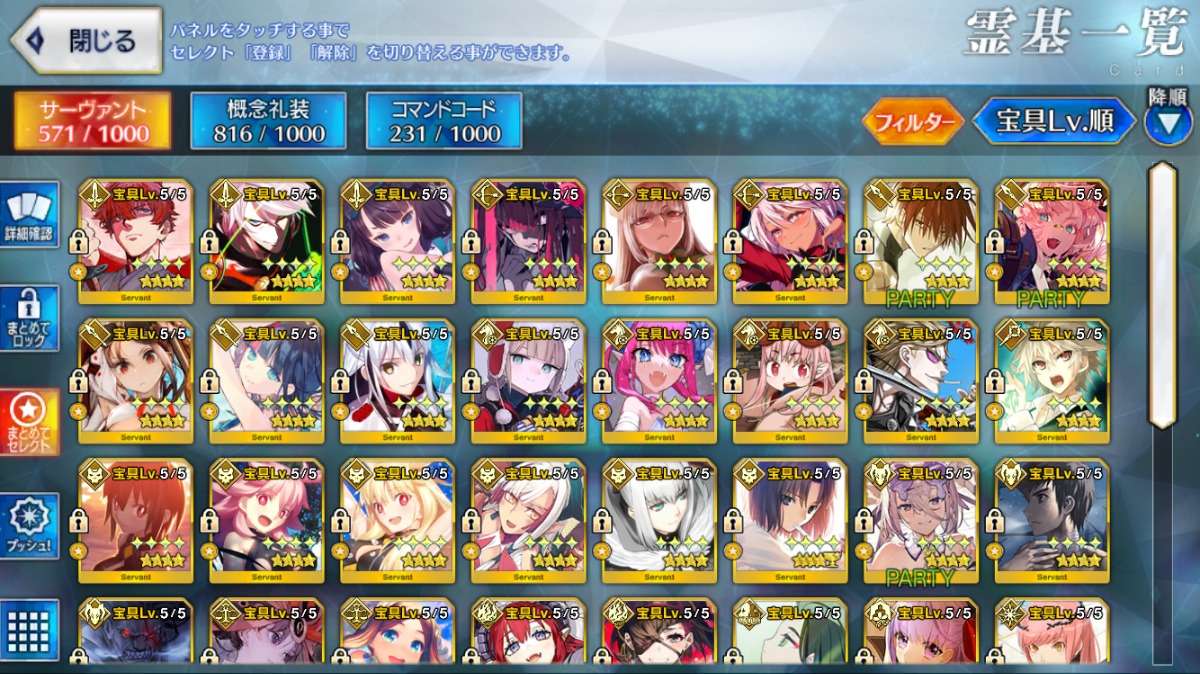Open 詳細確認 detail view

pyautogui.click(x=28, y=213)
